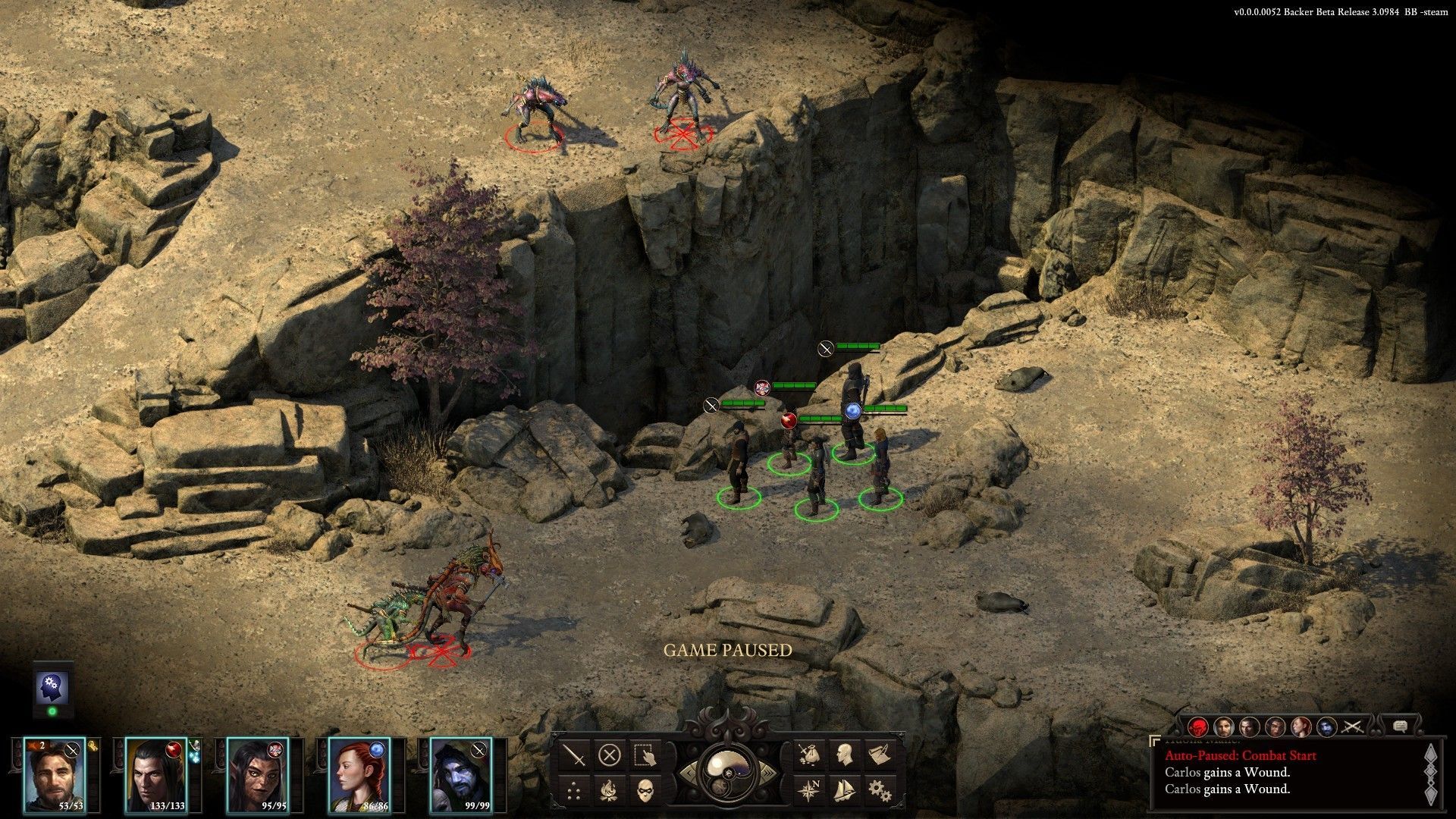Screen dimensions: 1456x819
Task: Click the campfire rest button
Action: [610, 790]
